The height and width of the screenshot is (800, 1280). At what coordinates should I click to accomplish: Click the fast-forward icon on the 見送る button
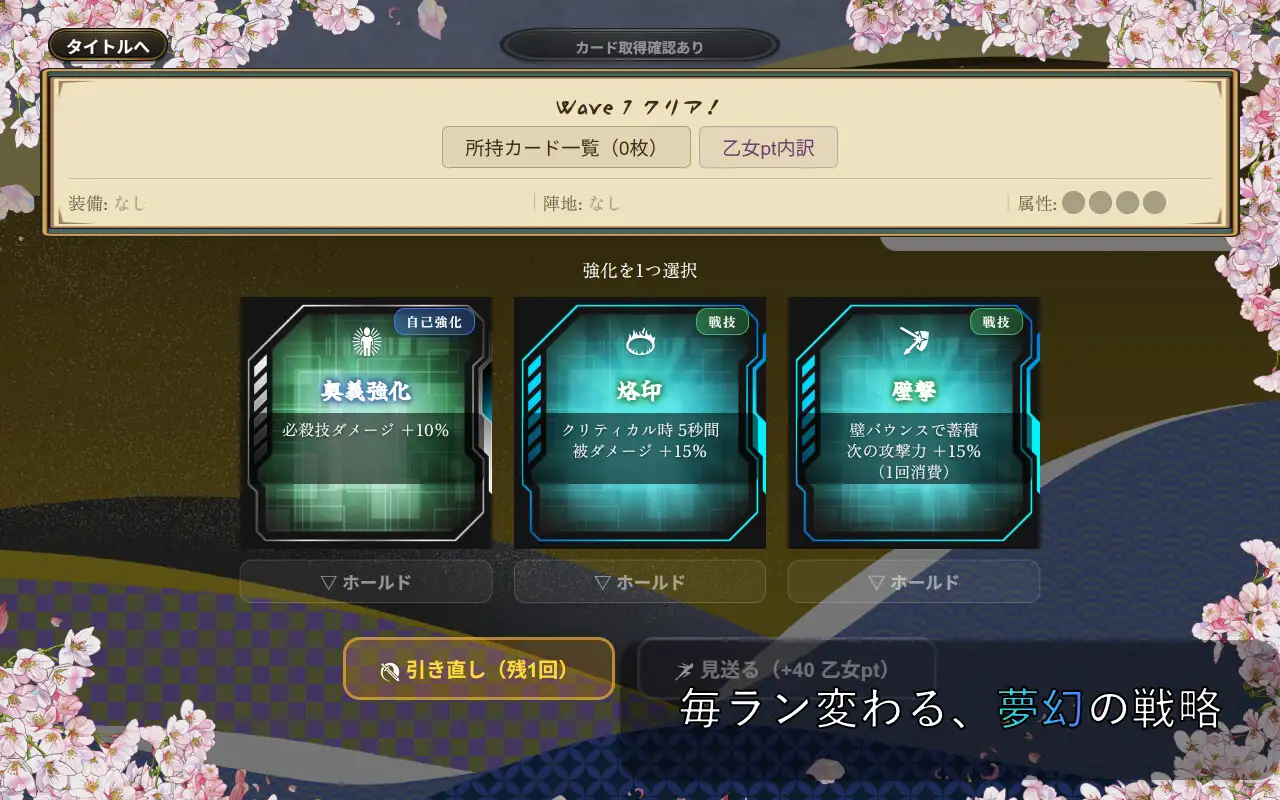pos(687,671)
